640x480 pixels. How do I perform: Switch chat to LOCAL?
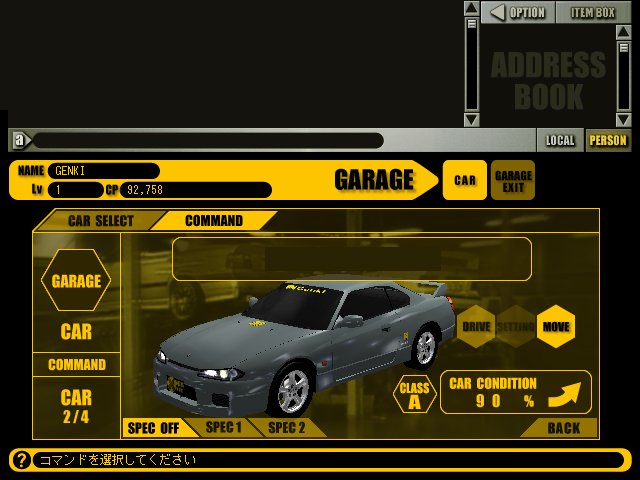click(560, 140)
